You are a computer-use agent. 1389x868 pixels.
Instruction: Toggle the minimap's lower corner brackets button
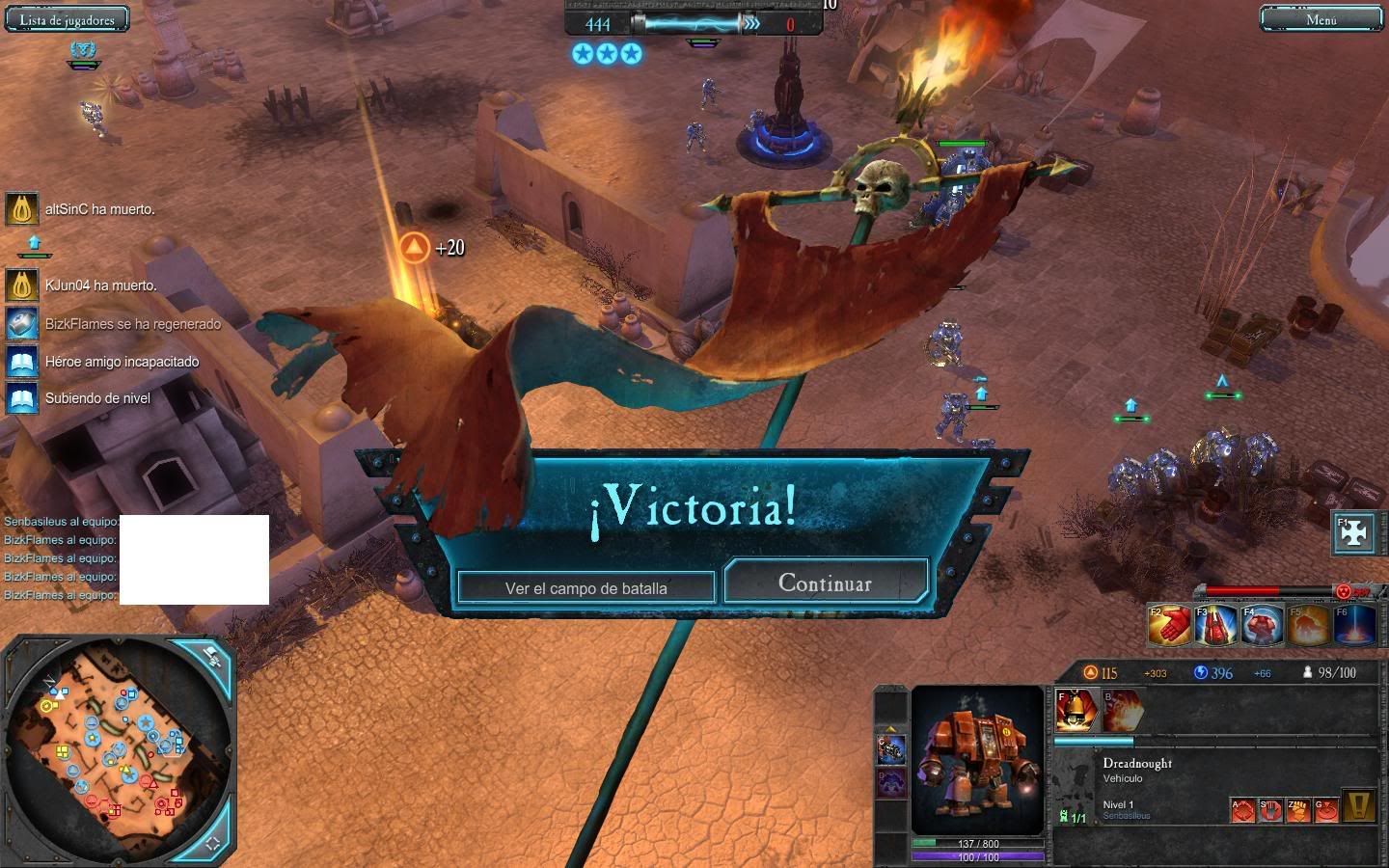tap(212, 841)
